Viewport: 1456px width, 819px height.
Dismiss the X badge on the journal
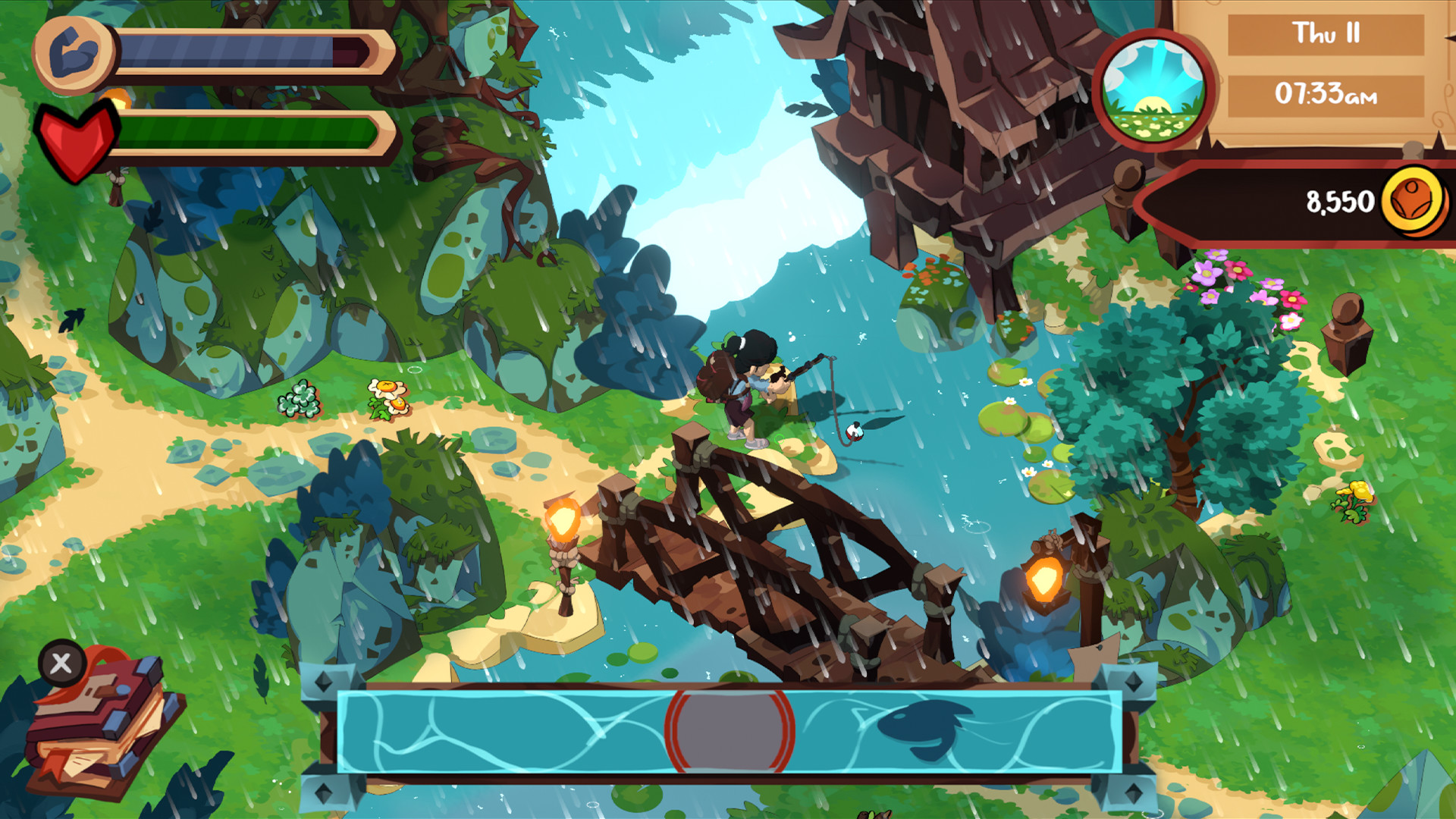62,666
